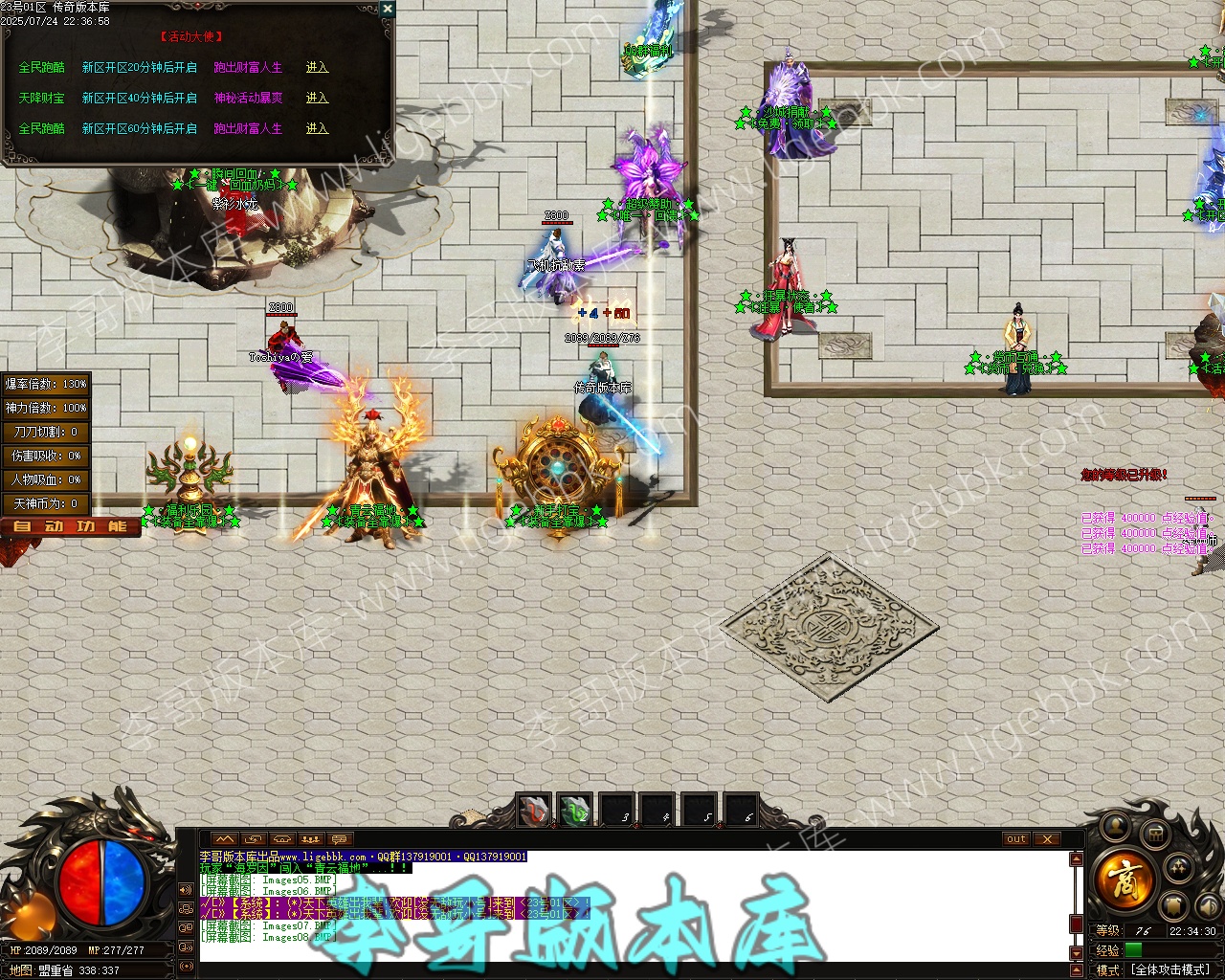
Task: Open the guild banner icon
Action: point(1175,905)
